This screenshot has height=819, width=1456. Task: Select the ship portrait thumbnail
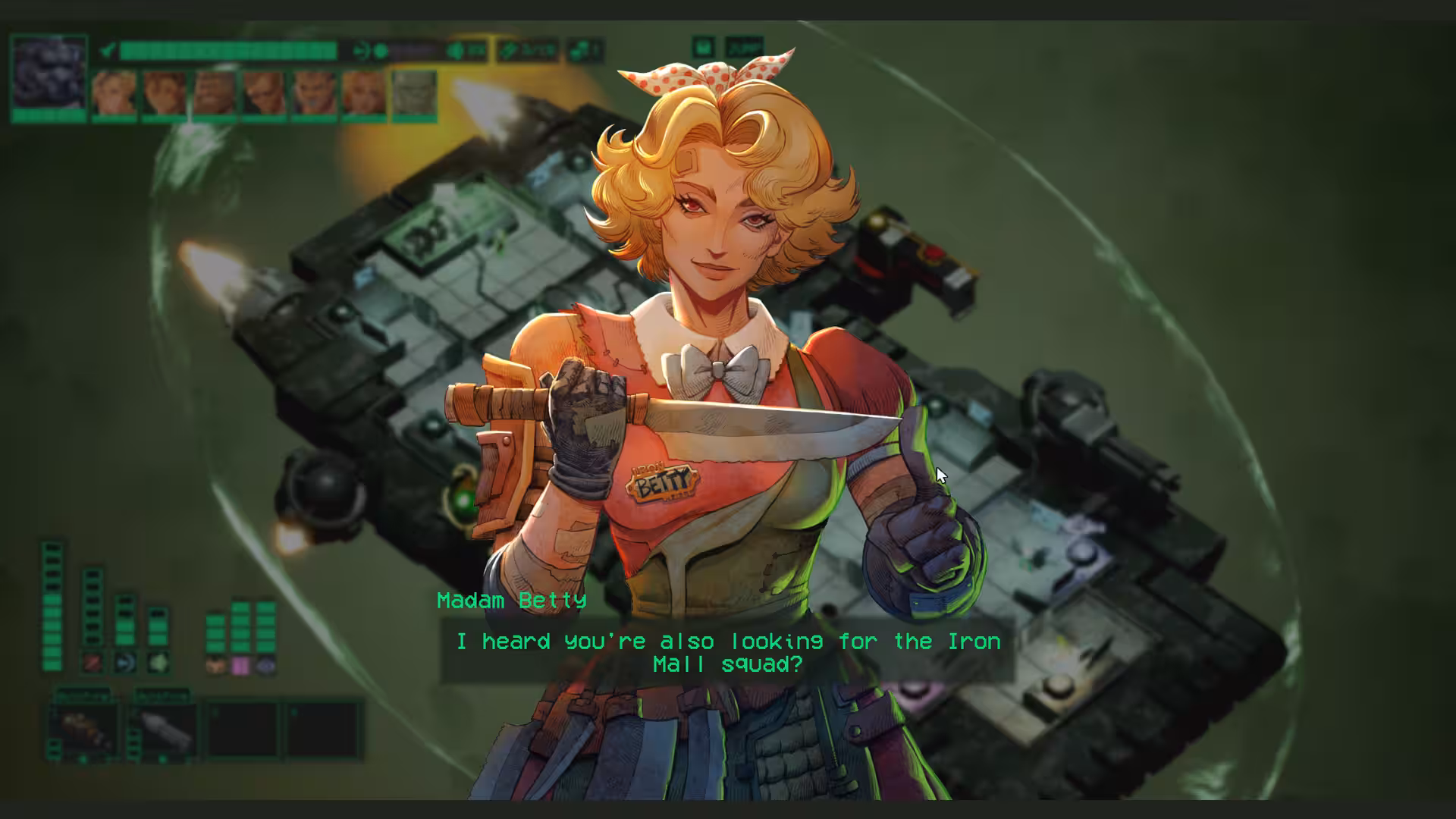coord(49,74)
